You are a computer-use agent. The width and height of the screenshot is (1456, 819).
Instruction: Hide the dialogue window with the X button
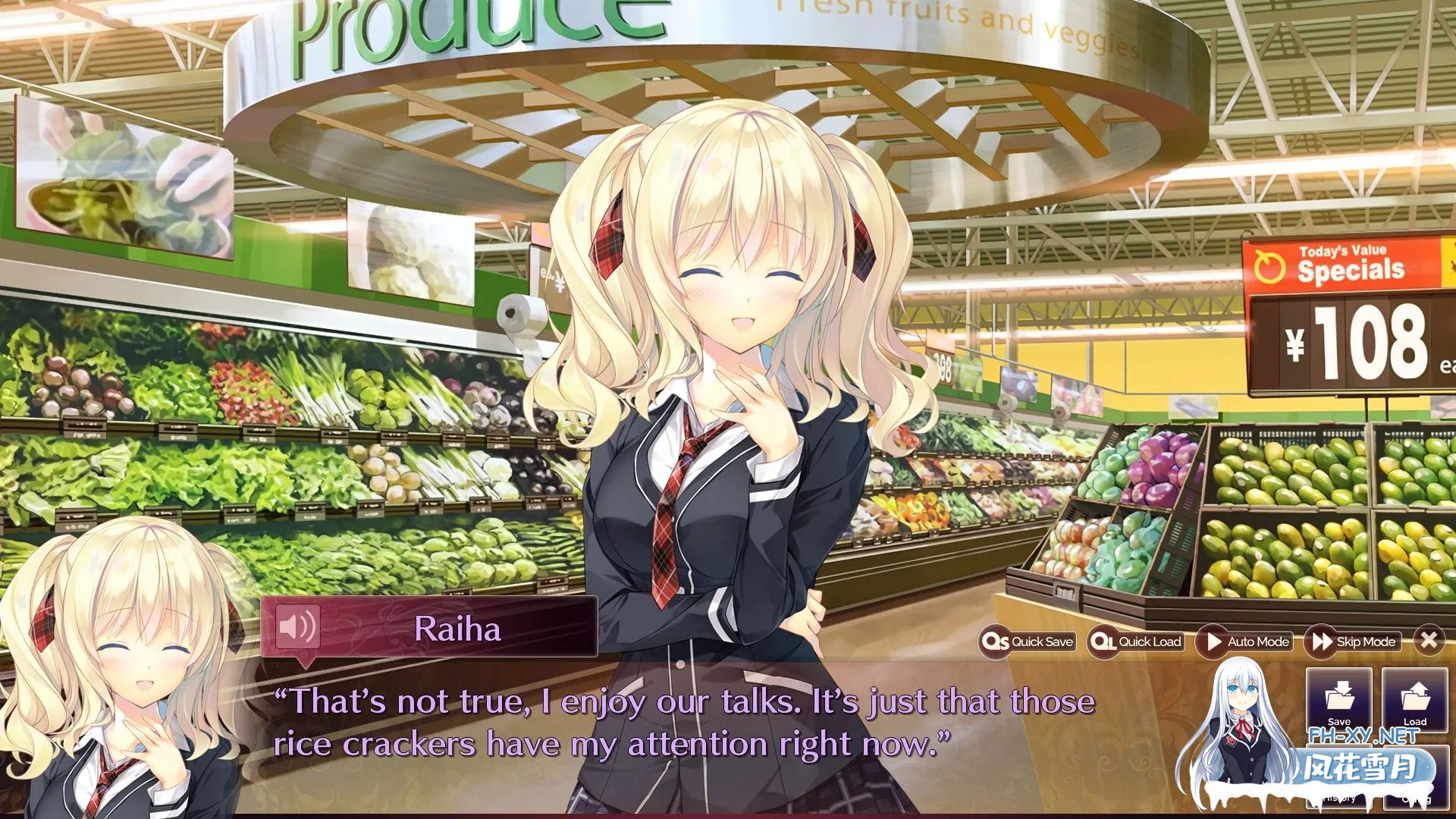(x=1429, y=641)
